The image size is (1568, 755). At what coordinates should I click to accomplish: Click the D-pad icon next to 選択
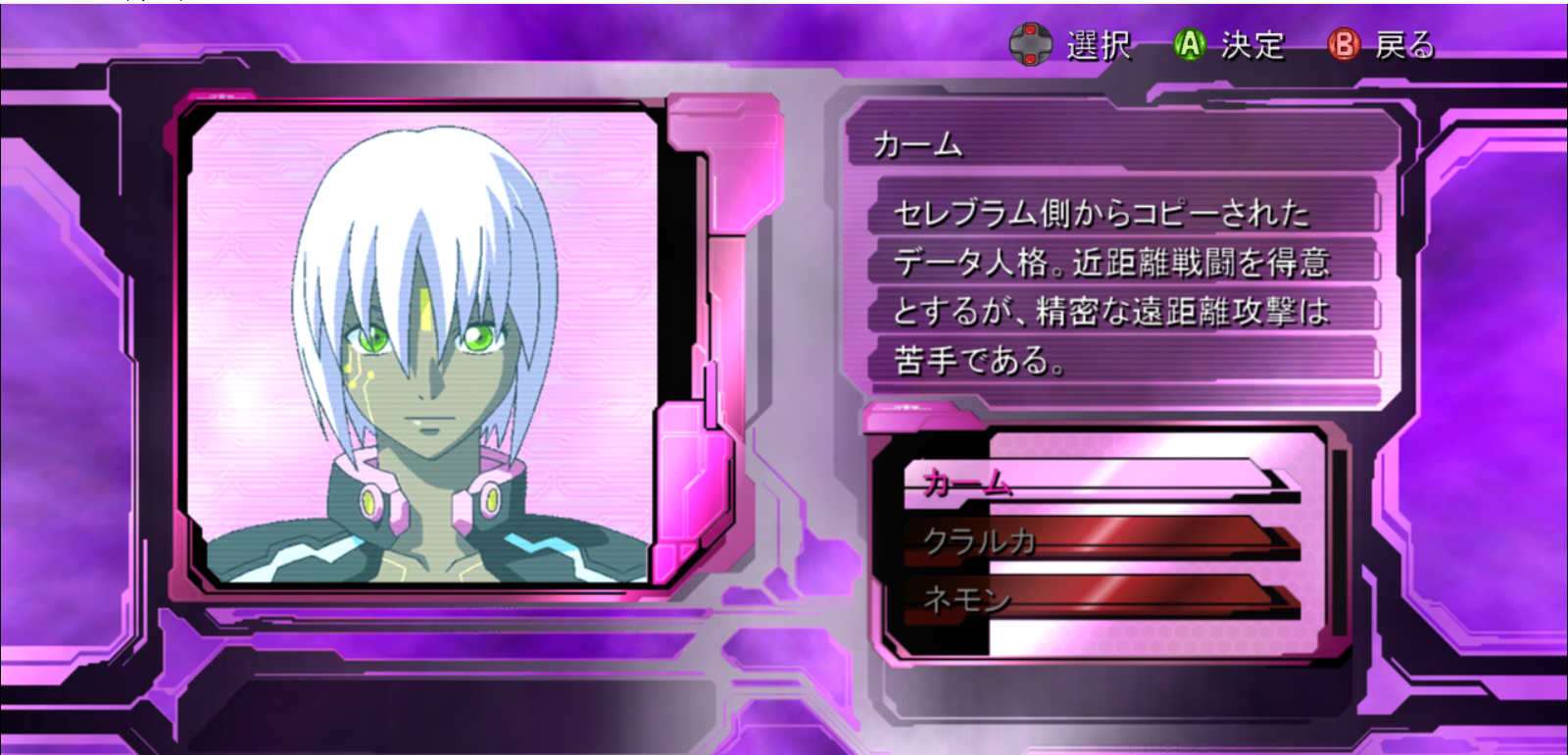[x=1030, y=43]
